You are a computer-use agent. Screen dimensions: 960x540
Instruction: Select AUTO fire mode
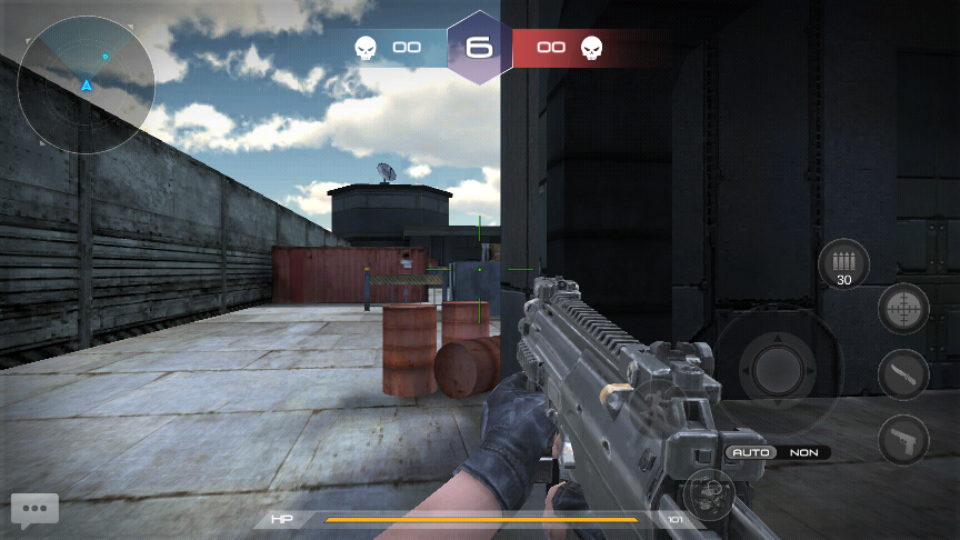pos(751,453)
